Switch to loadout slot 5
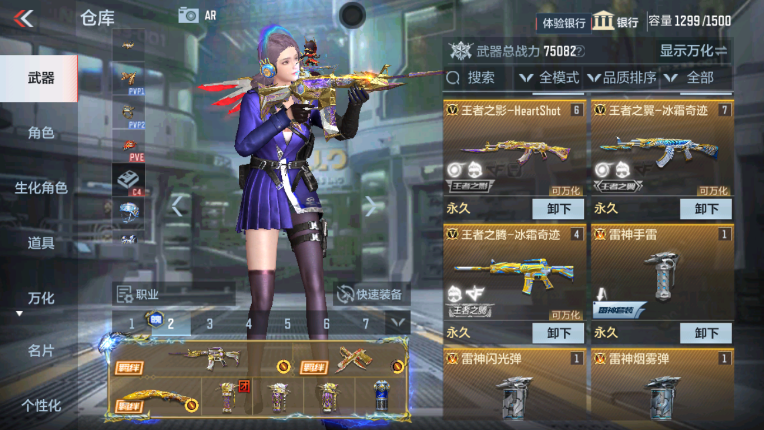The width and height of the screenshot is (764, 430). click(287, 323)
